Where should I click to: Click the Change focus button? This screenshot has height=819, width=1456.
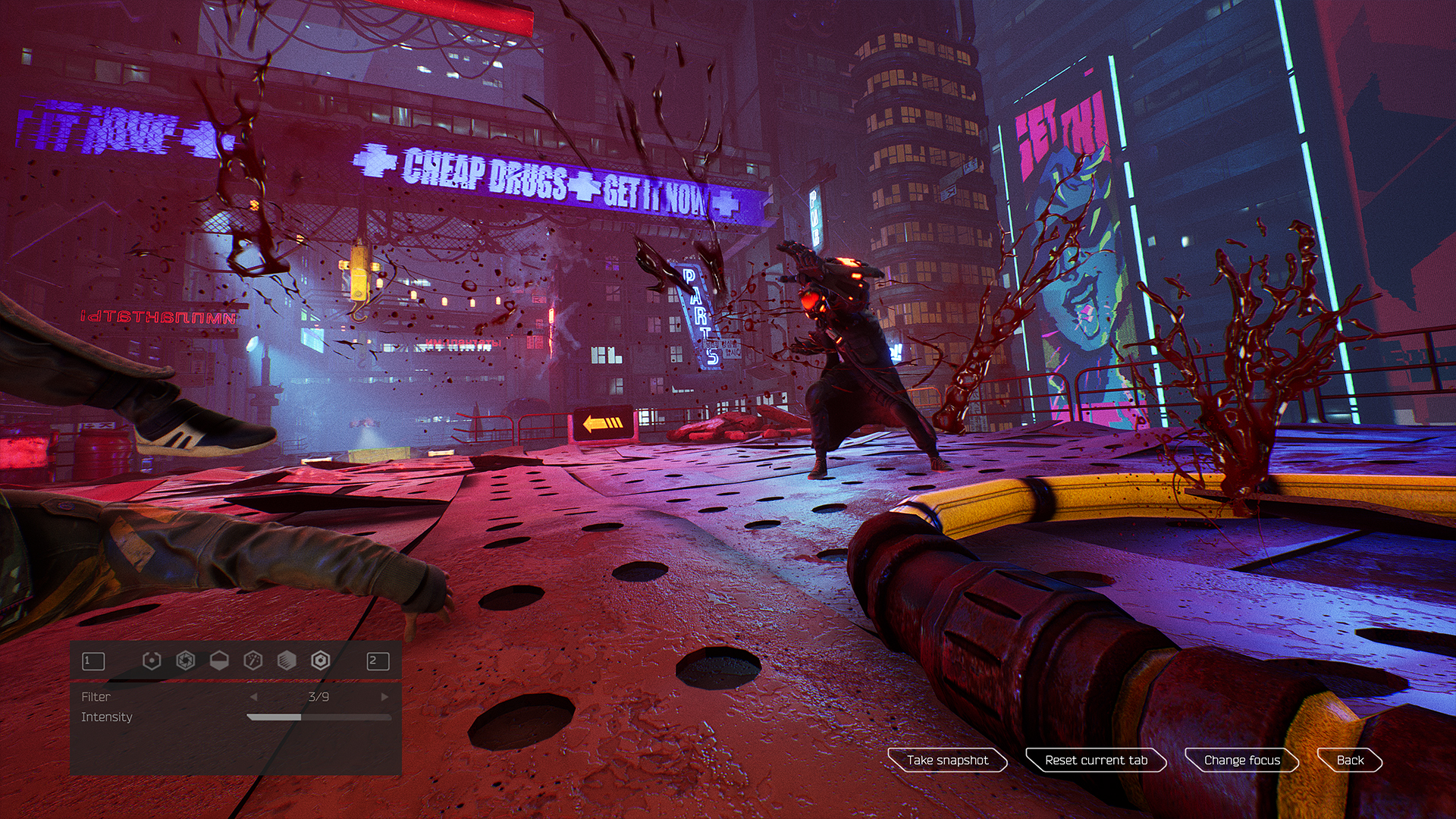[1241, 760]
